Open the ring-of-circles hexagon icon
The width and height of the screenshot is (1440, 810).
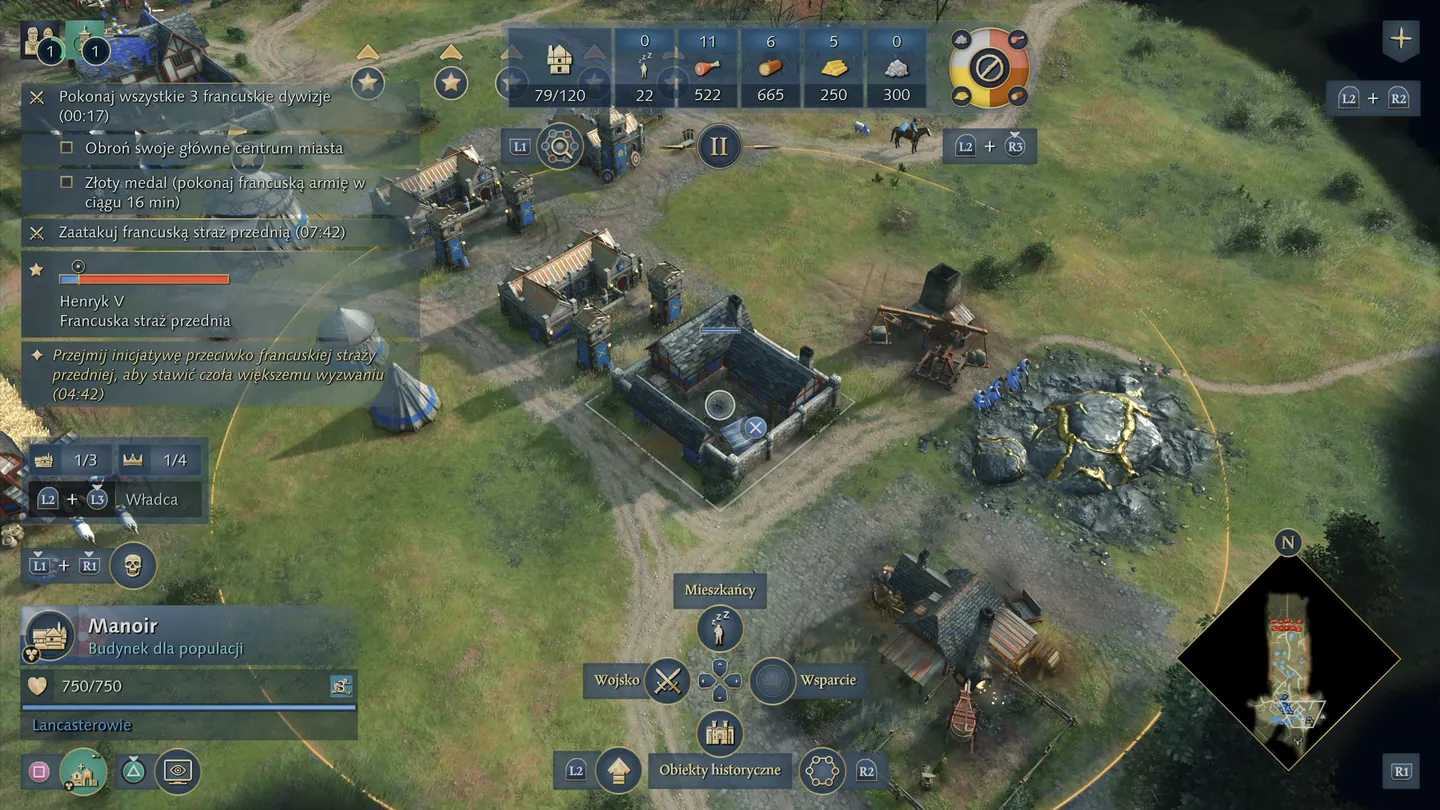point(822,771)
